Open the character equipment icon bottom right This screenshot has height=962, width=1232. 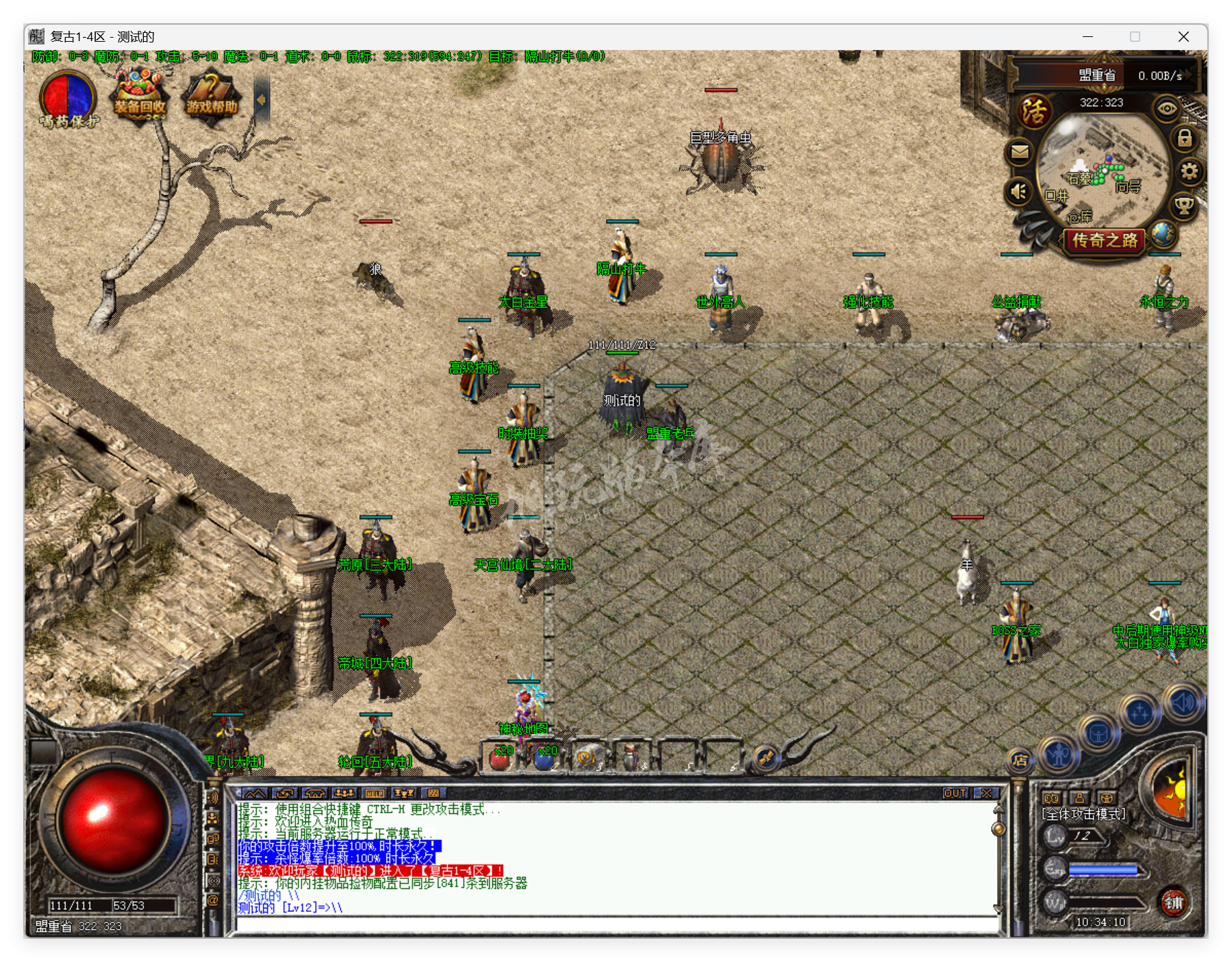pyautogui.click(x=1058, y=753)
